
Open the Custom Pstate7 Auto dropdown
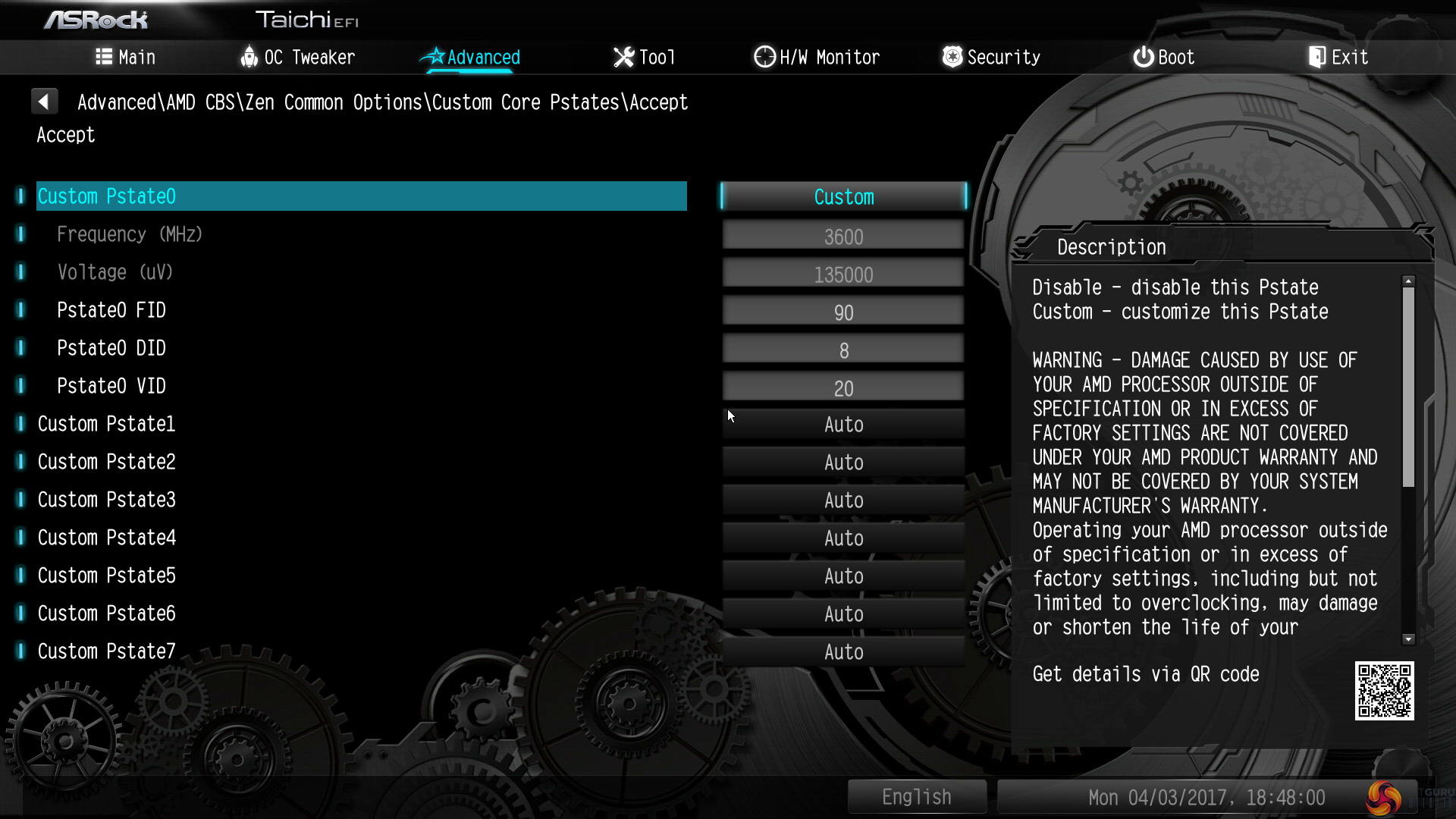(x=843, y=652)
